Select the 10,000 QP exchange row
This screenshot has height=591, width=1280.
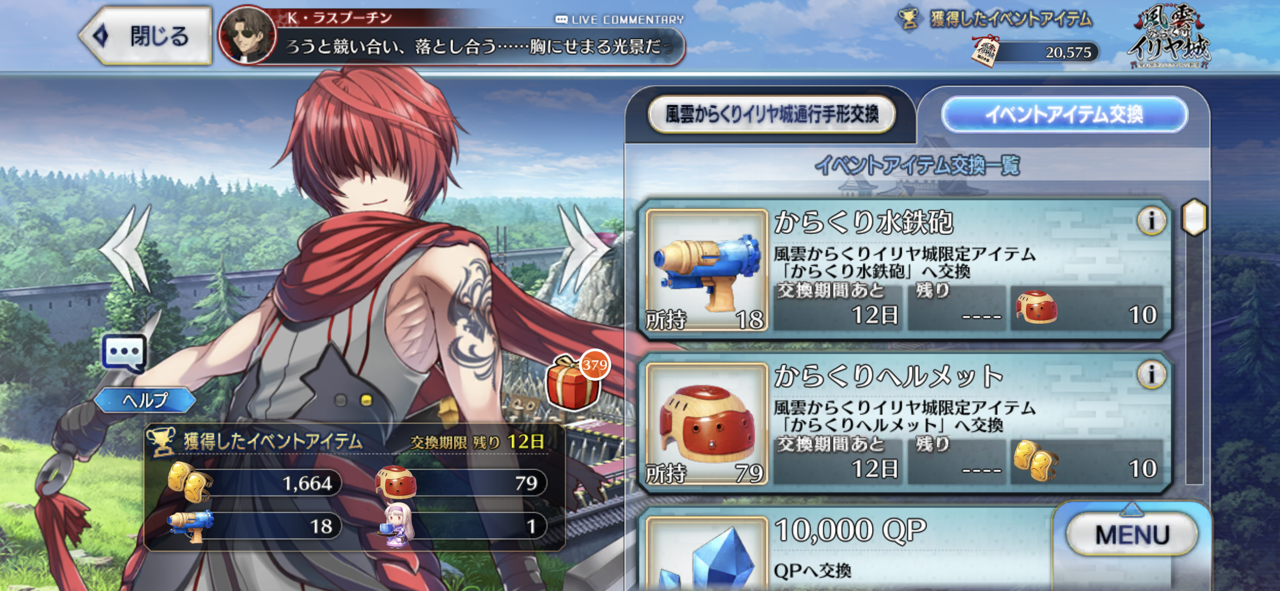pos(850,549)
